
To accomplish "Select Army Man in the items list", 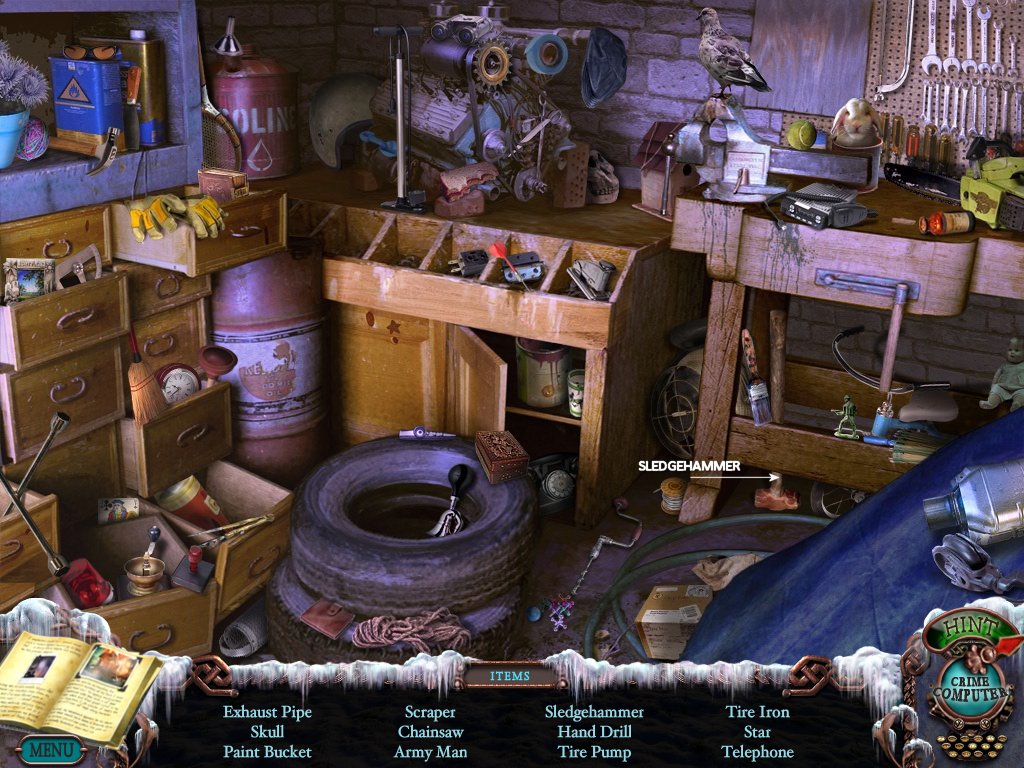I will [x=430, y=752].
